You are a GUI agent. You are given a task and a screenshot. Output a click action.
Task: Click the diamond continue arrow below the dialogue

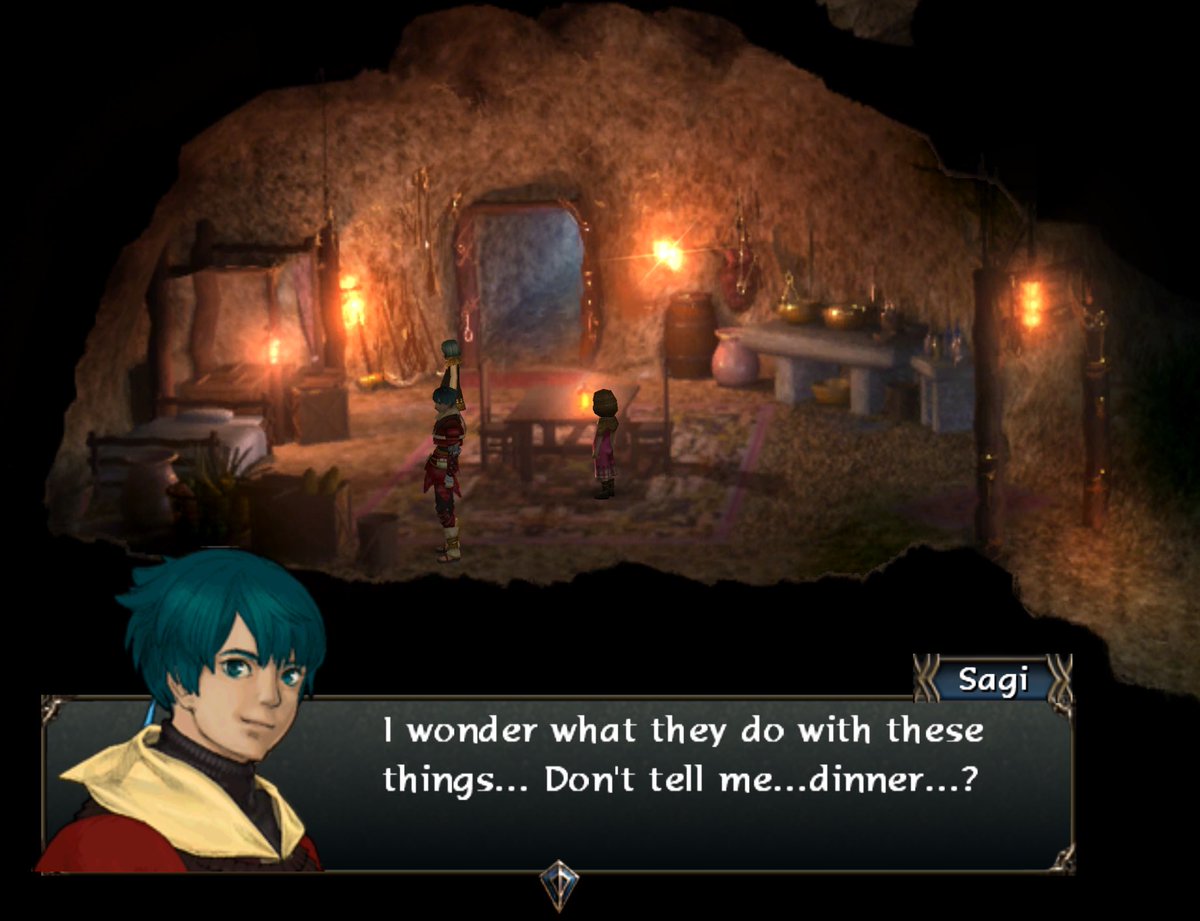[x=559, y=884]
